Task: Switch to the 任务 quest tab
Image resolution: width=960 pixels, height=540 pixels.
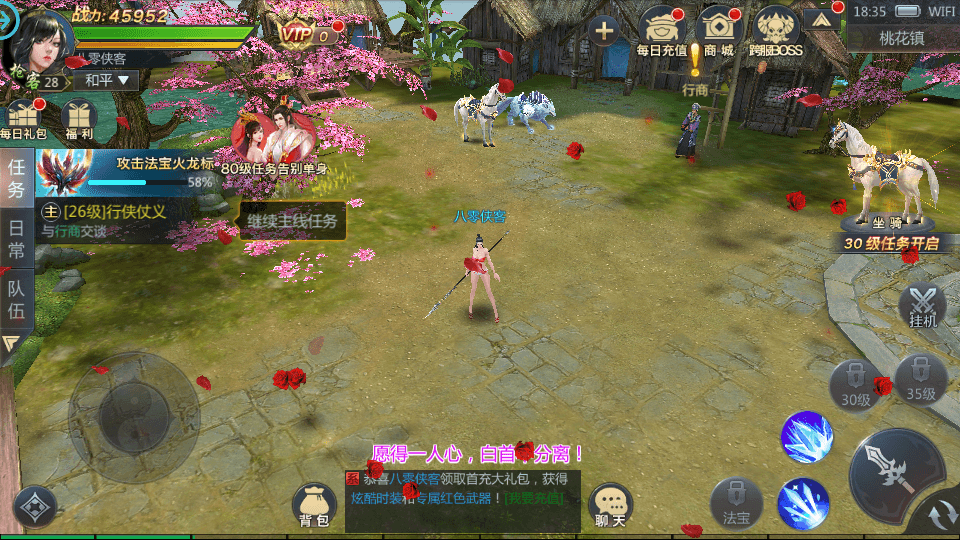Action: tap(17, 176)
